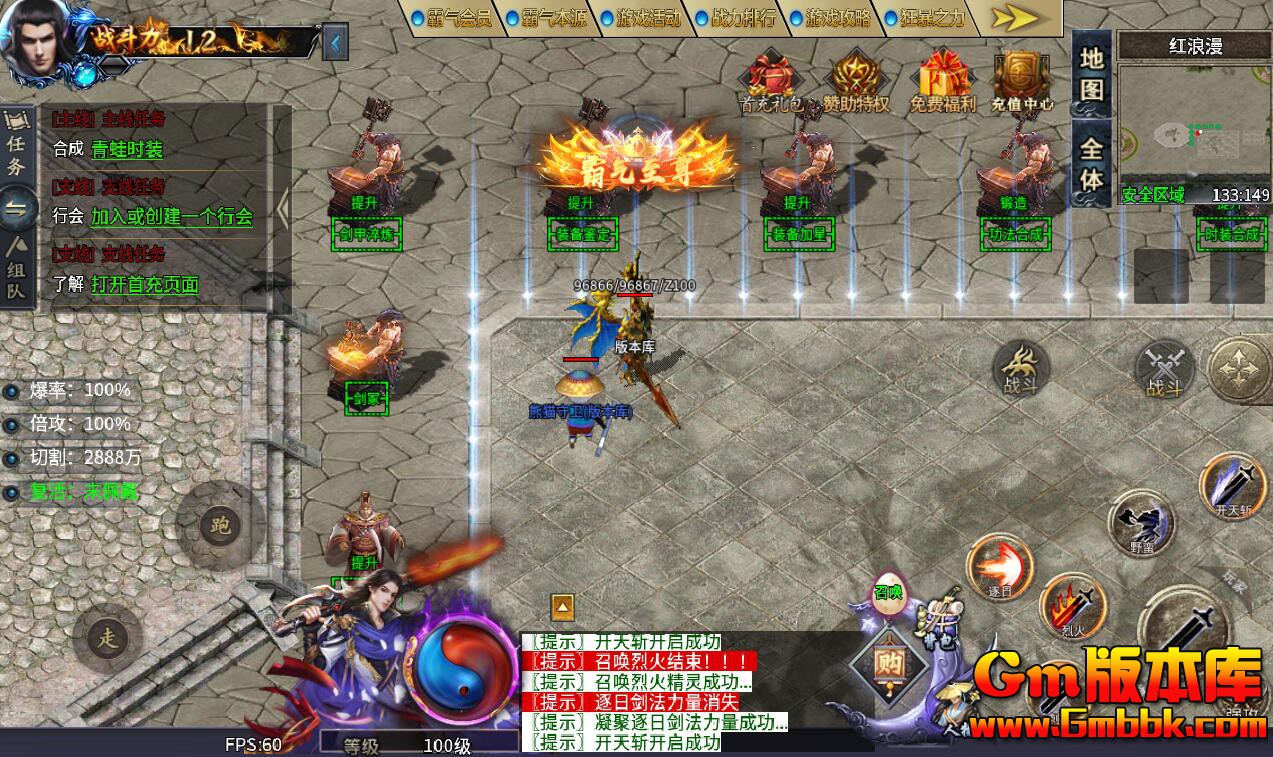The height and width of the screenshot is (757, 1273).
Task: Open the 霸气会员 top menu tab
Action: point(452,18)
